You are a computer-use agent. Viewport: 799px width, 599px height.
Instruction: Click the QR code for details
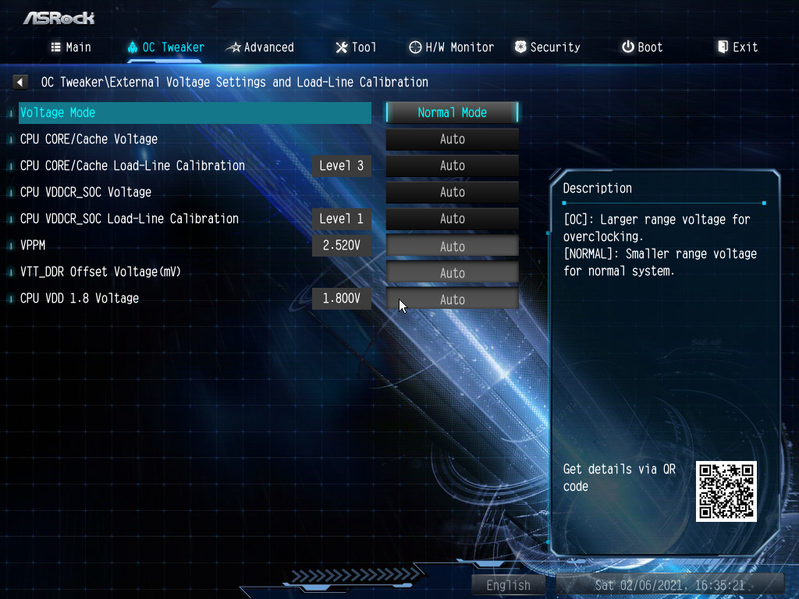726,491
